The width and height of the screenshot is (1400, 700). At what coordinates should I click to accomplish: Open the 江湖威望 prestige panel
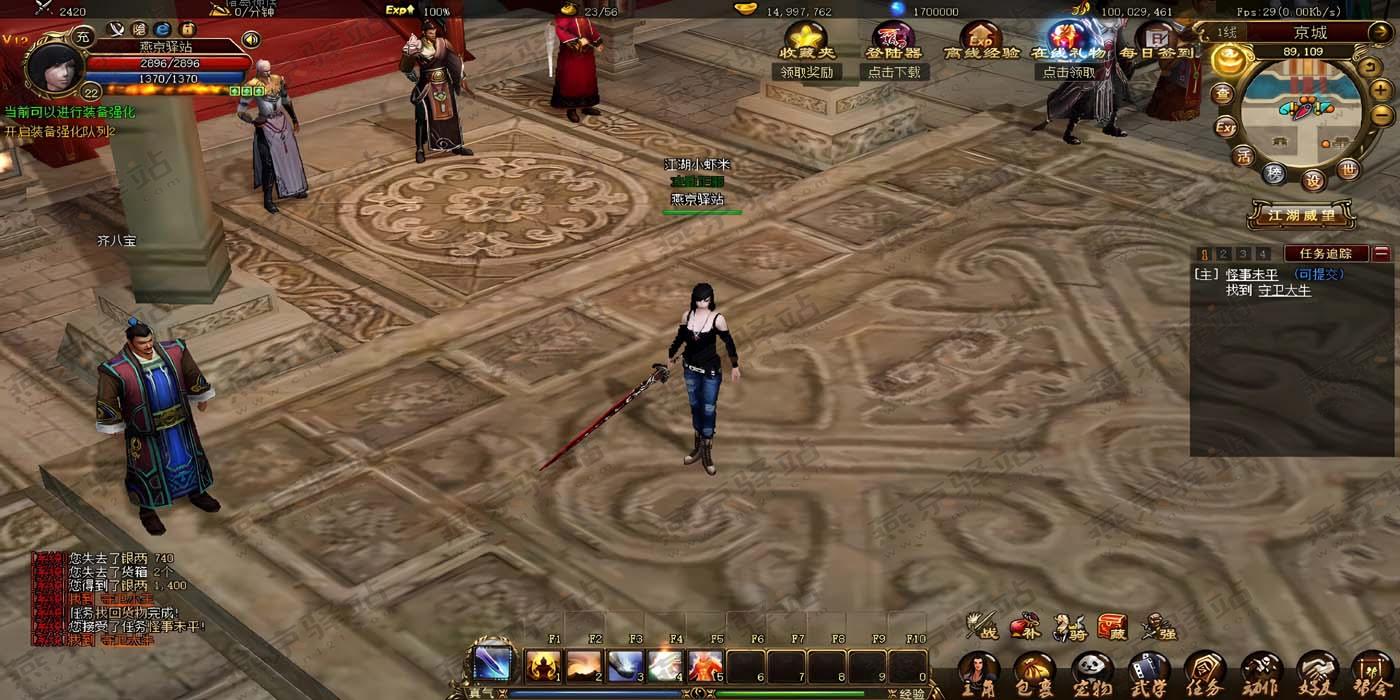pos(1301,214)
